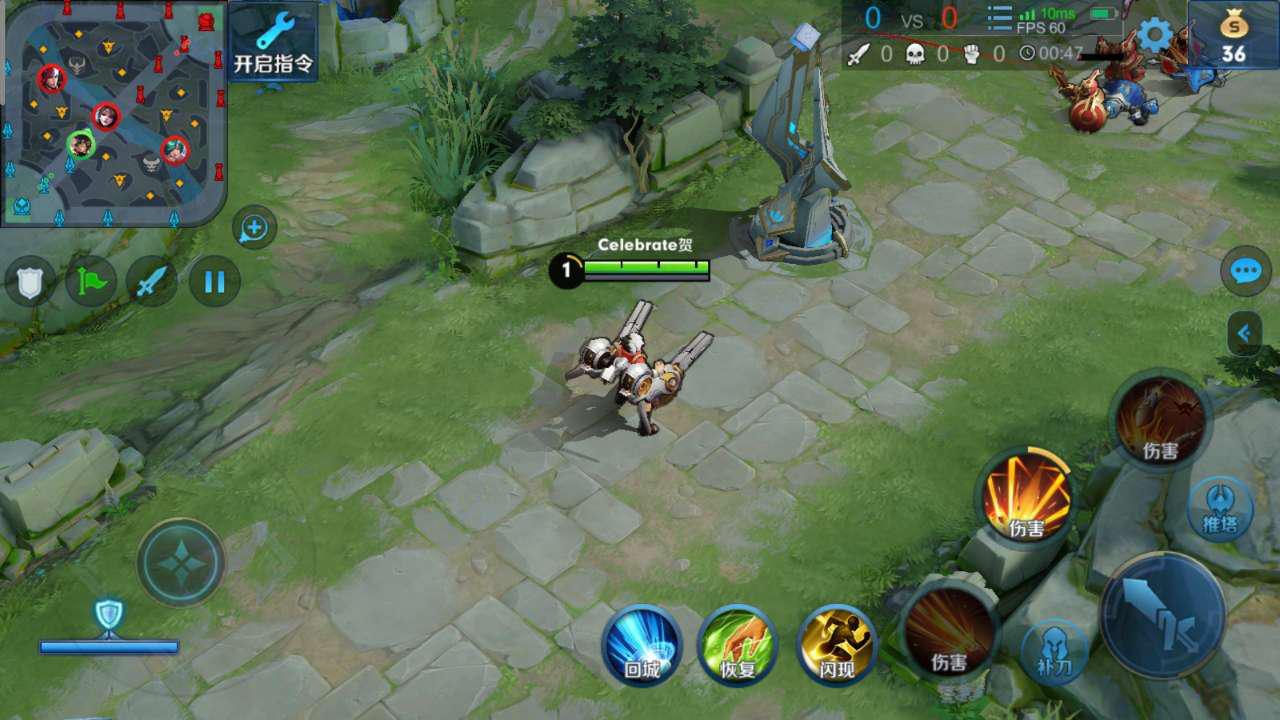Send the shield defend signal

(31, 282)
